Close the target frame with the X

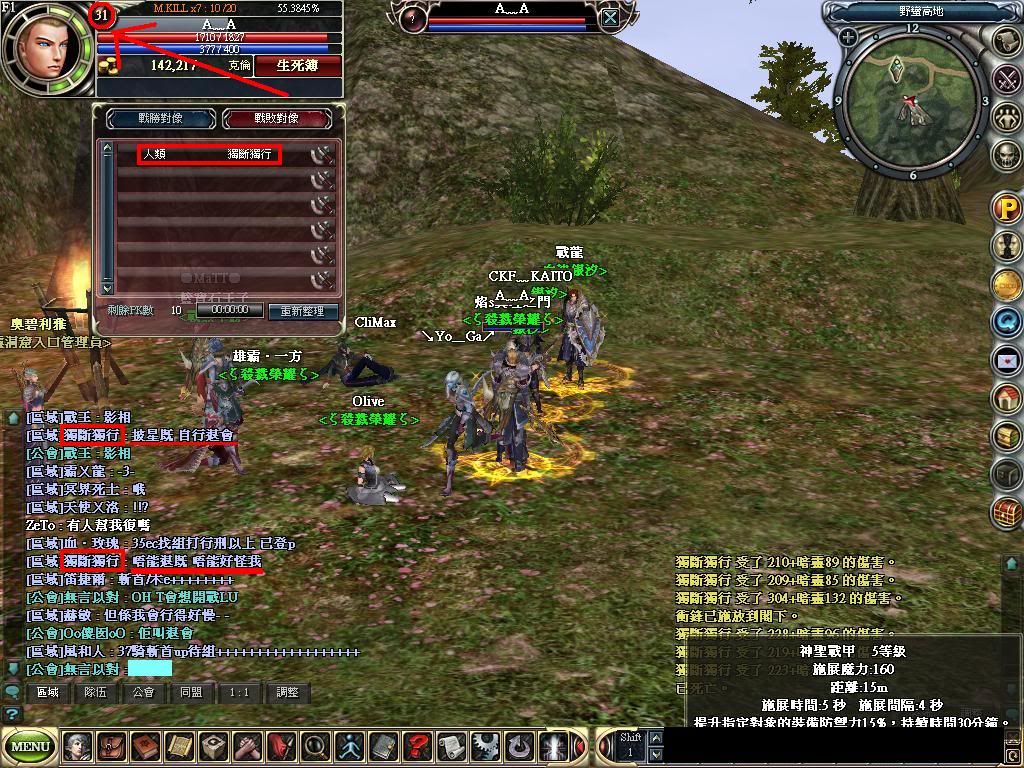pyautogui.click(x=610, y=17)
